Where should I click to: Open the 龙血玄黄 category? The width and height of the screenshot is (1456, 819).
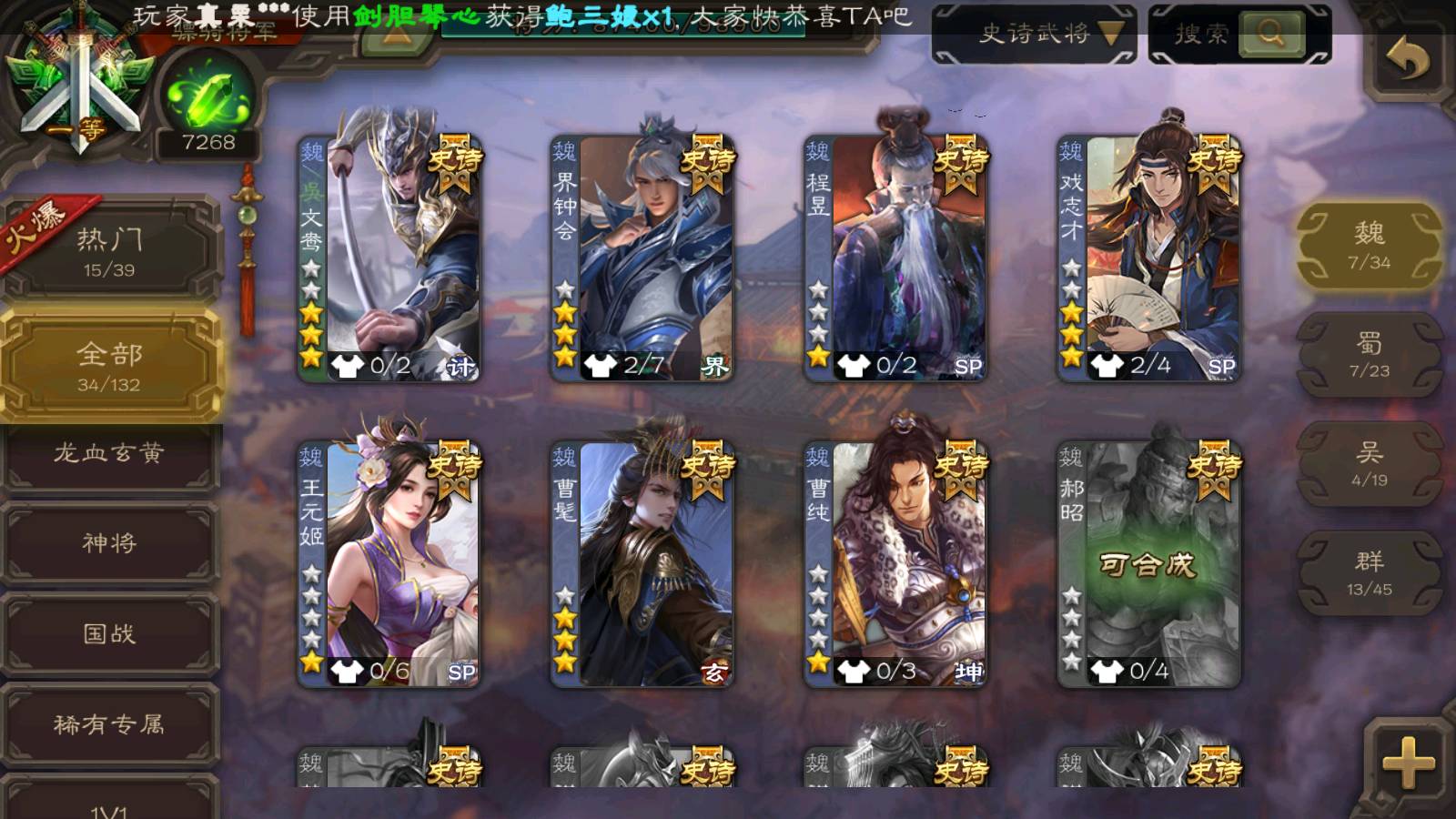click(x=110, y=453)
